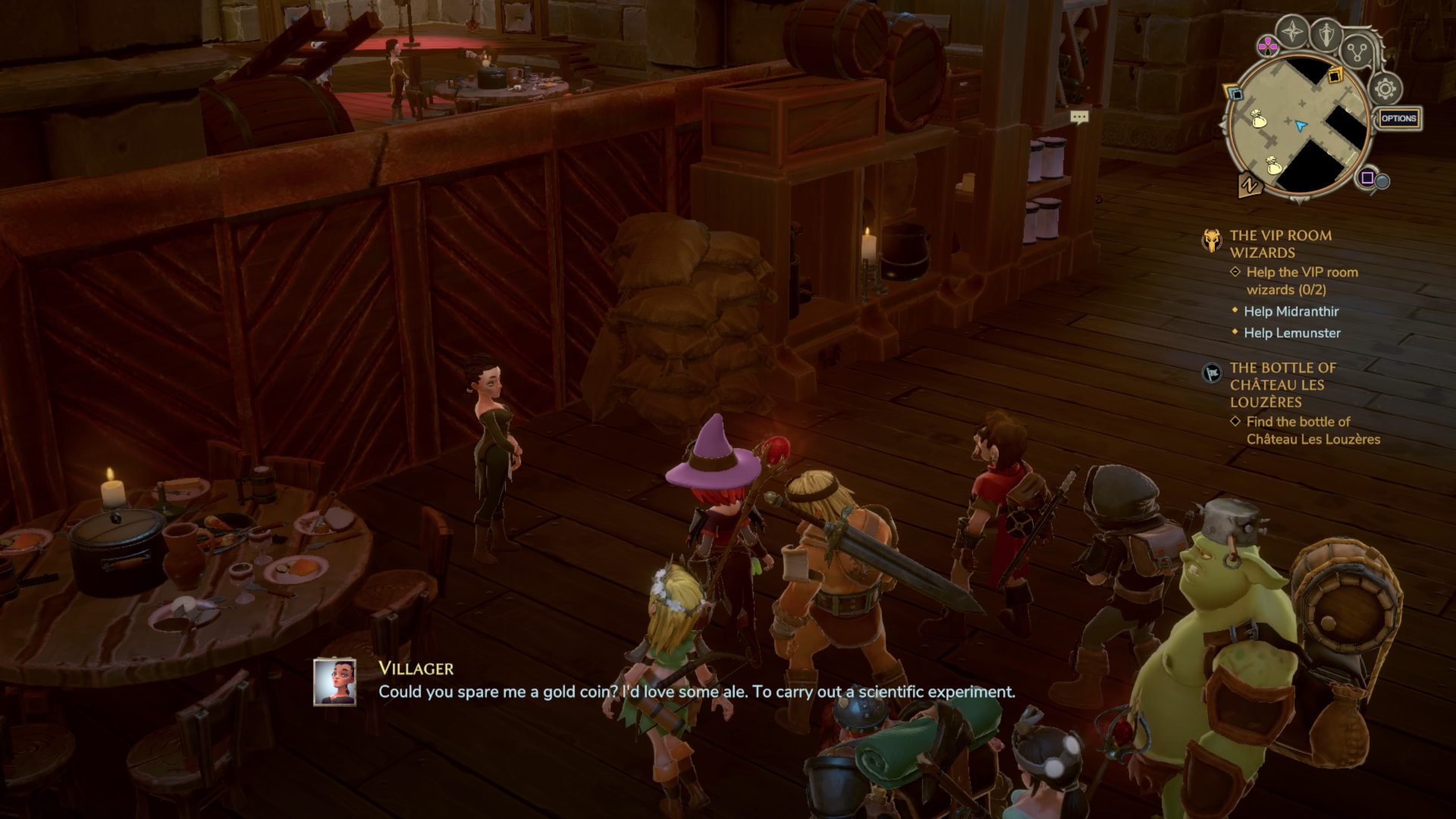The width and height of the screenshot is (1456, 819).
Task: Click the circular minimap
Action: tap(1300, 126)
